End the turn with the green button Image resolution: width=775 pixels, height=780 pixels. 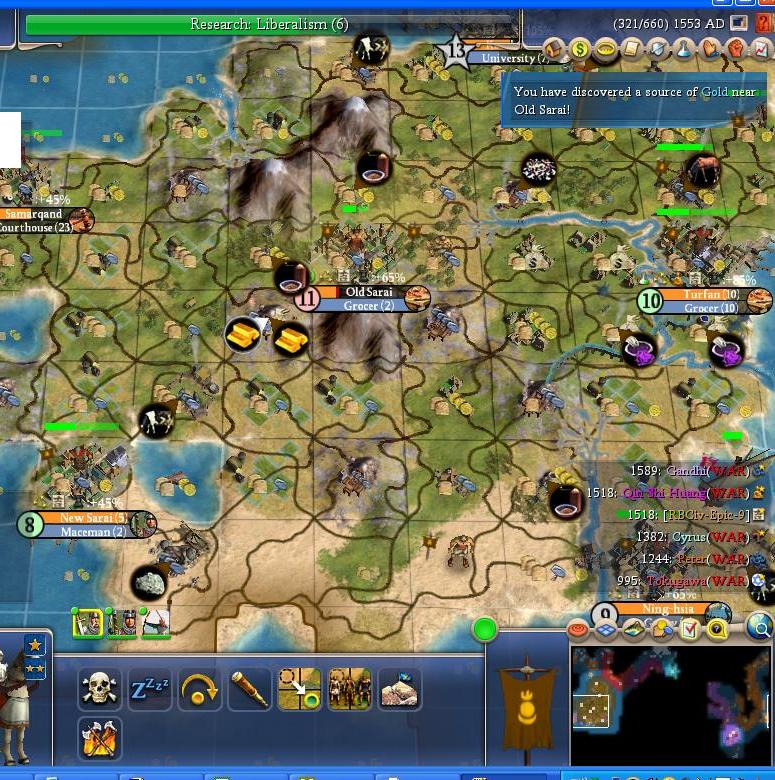pyautogui.click(x=485, y=629)
